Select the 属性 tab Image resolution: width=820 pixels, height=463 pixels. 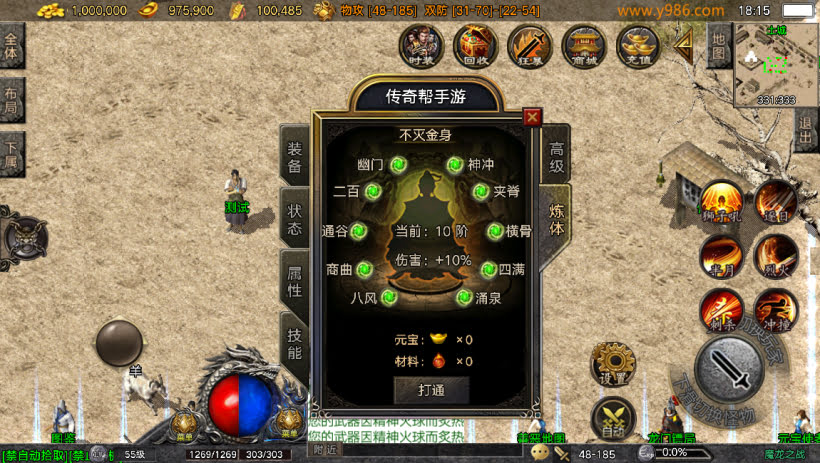coord(295,280)
